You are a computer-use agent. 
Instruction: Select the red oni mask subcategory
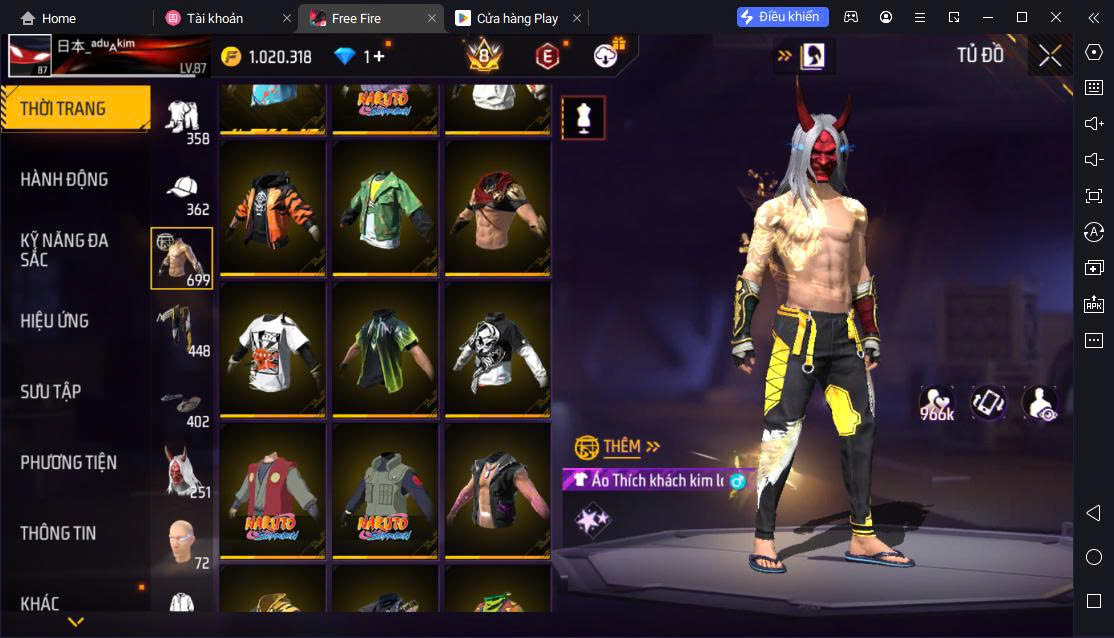click(x=182, y=470)
